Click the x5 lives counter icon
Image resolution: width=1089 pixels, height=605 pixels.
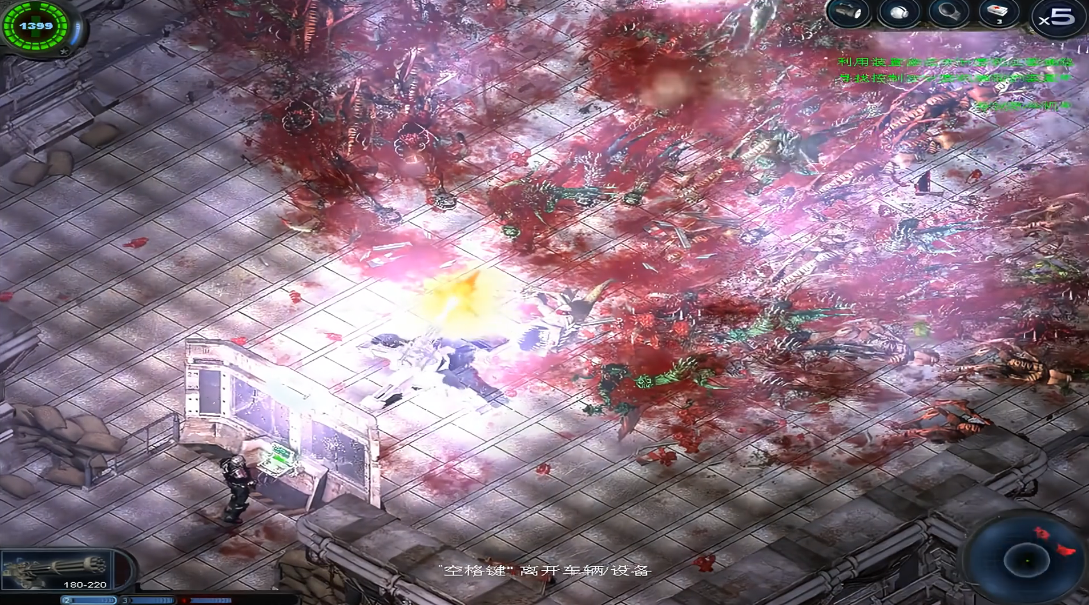[1058, 18]
